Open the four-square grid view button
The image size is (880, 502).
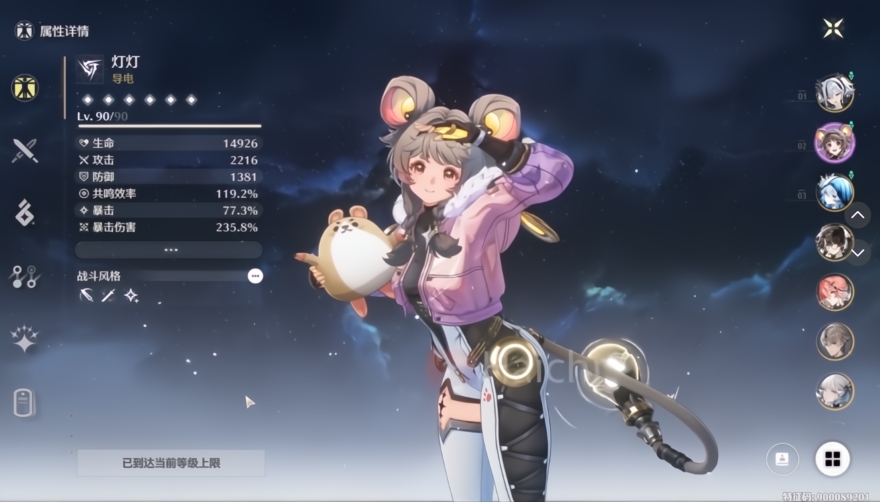click(x=832, y=459)
